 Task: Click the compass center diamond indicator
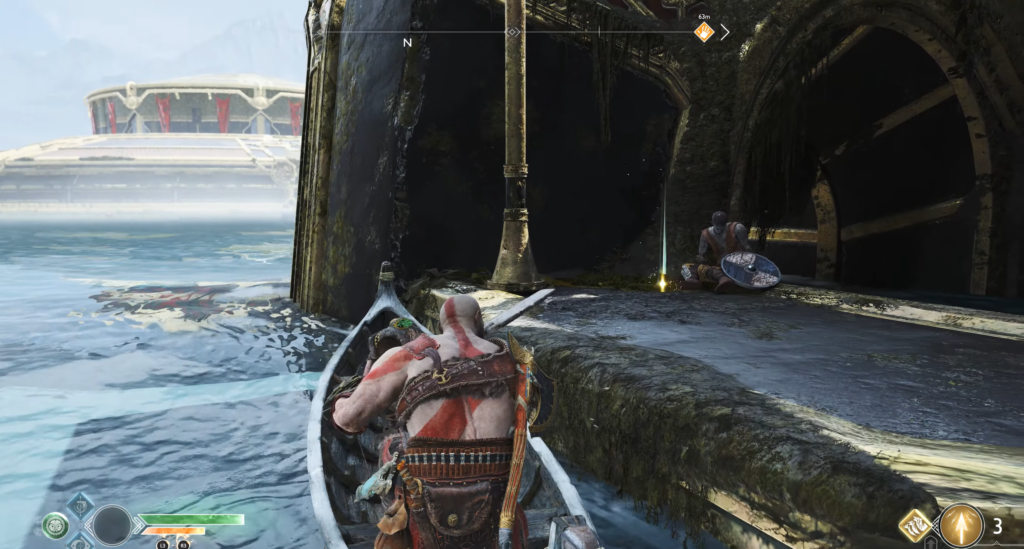tap(513, 32)
